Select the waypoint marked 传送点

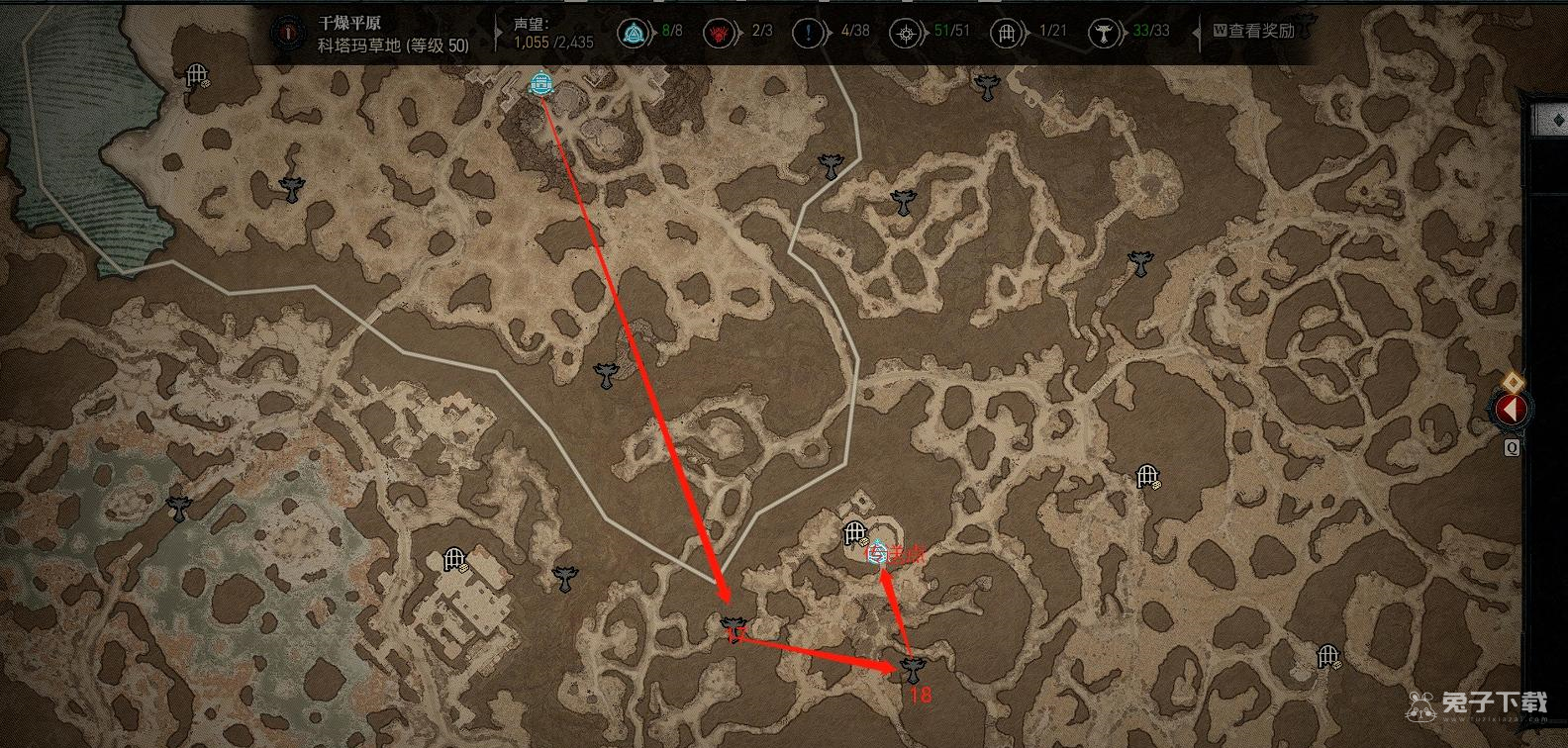(876, 554)
